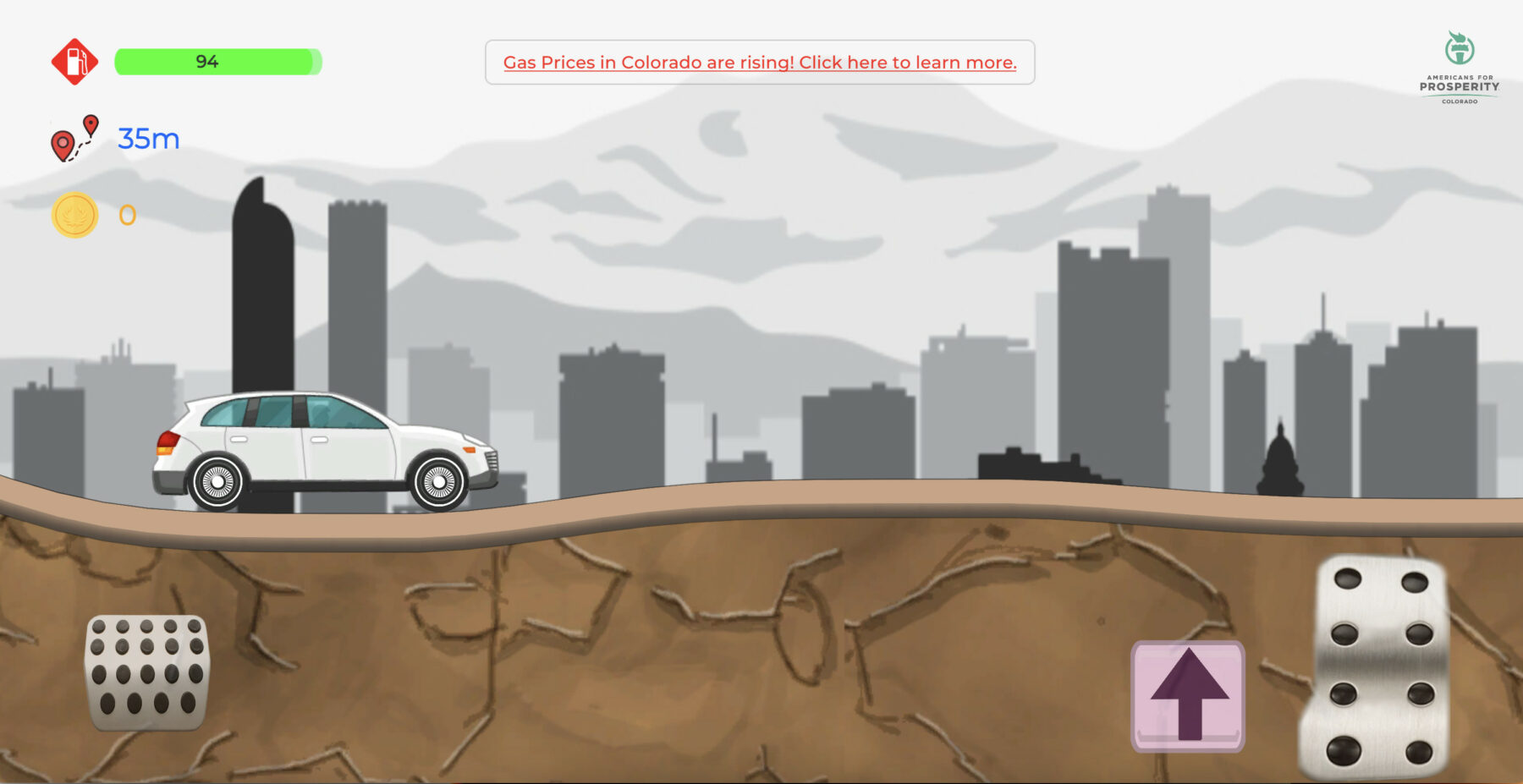1523x784 pixels.
Task: Visit the Americans for Prosperity logo
Action: [1459, 68]
